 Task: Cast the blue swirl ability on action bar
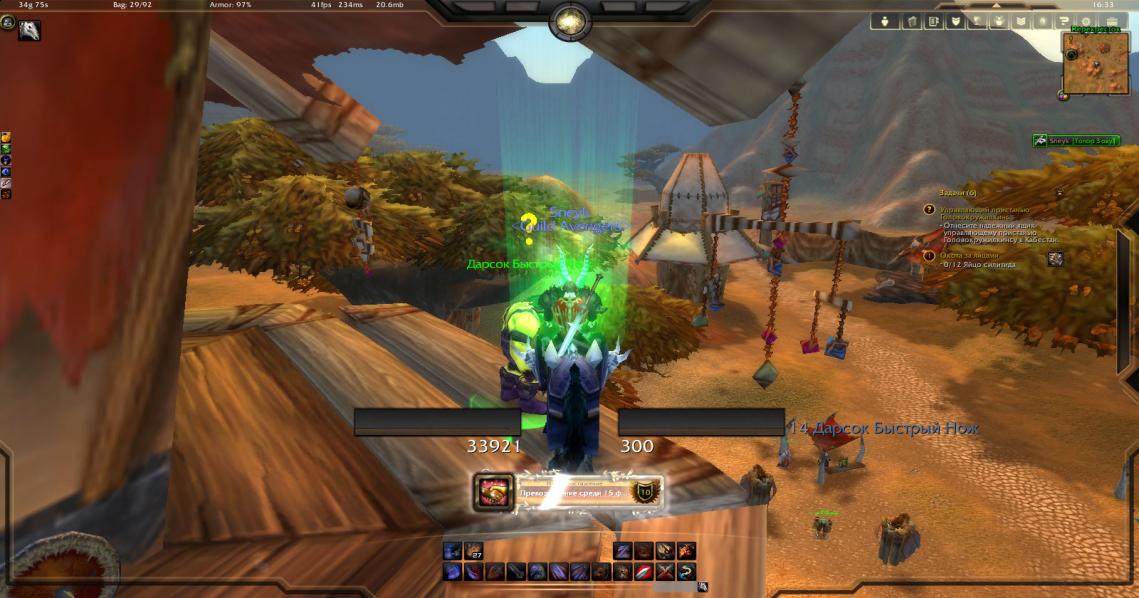[x=686, y=572]
